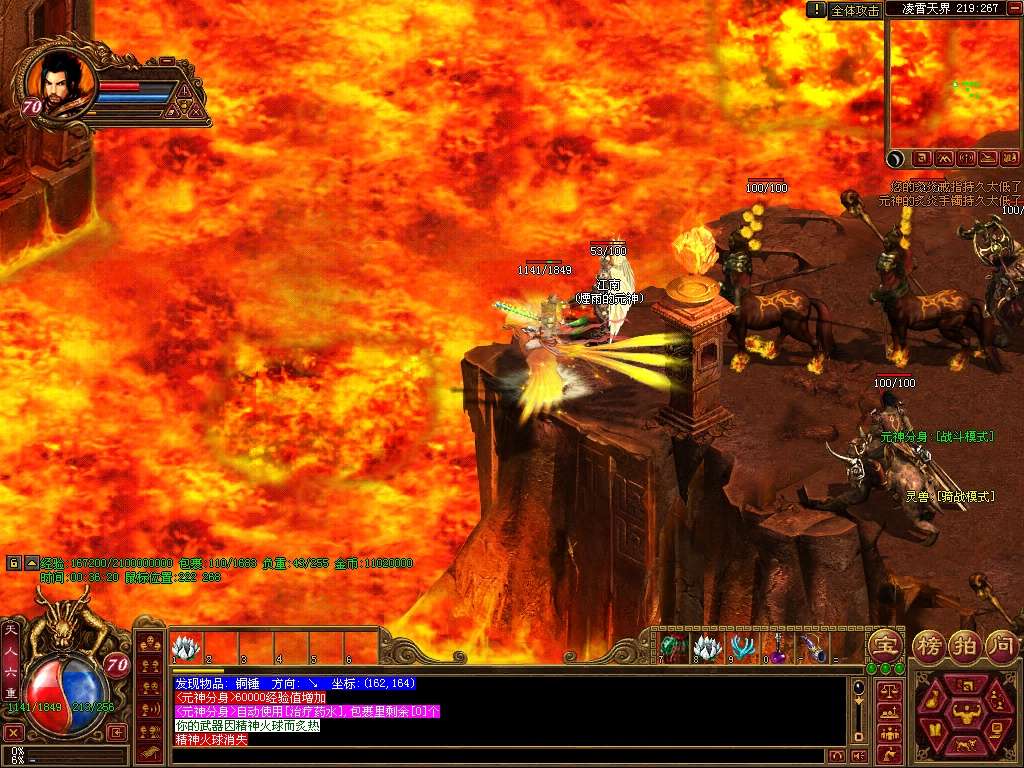Open the strongman character icon in hexagon menu
This screenshot has height=768, width=1024.
click(x=967, y=713)
